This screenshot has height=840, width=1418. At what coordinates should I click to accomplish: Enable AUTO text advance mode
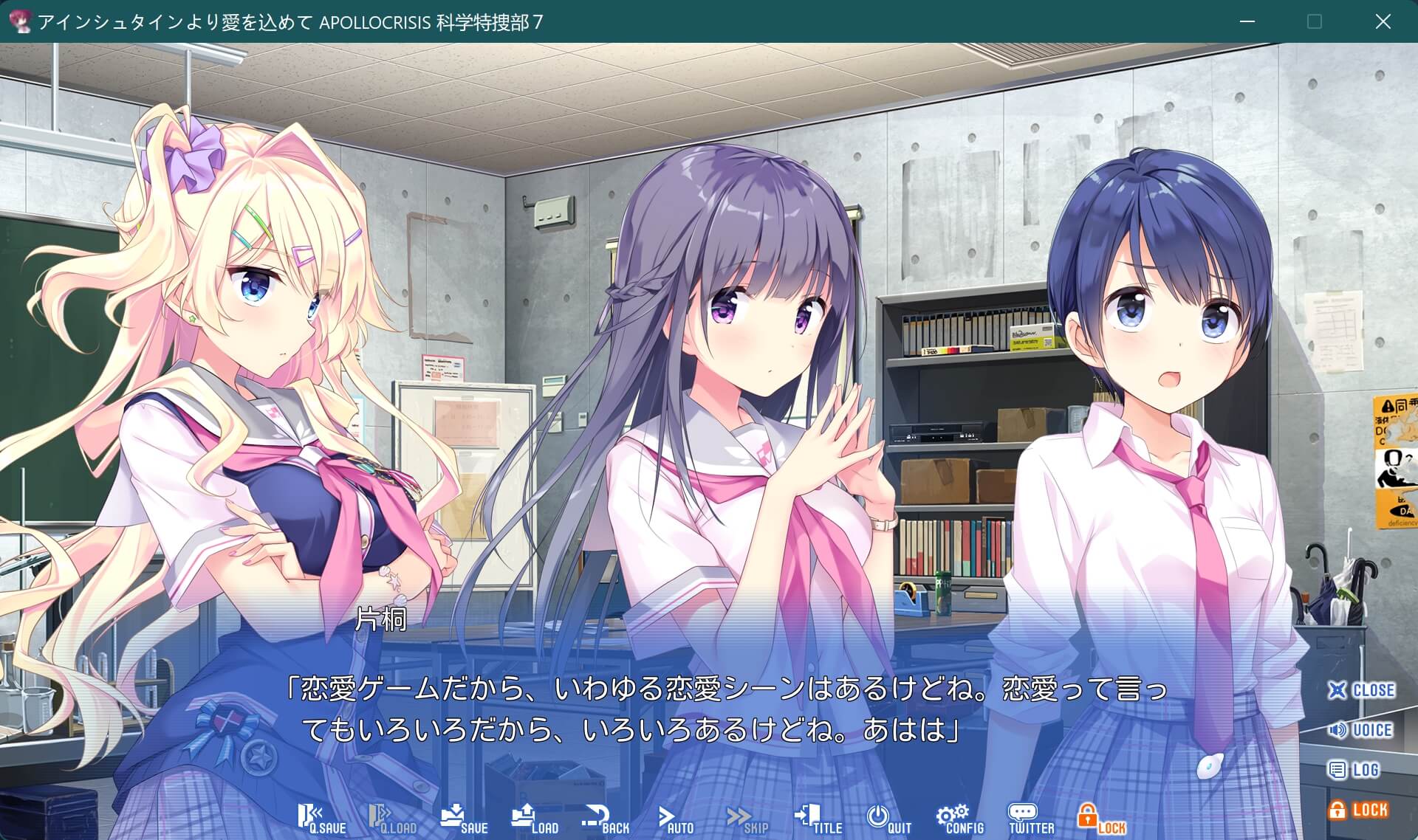tap(676, 819)
